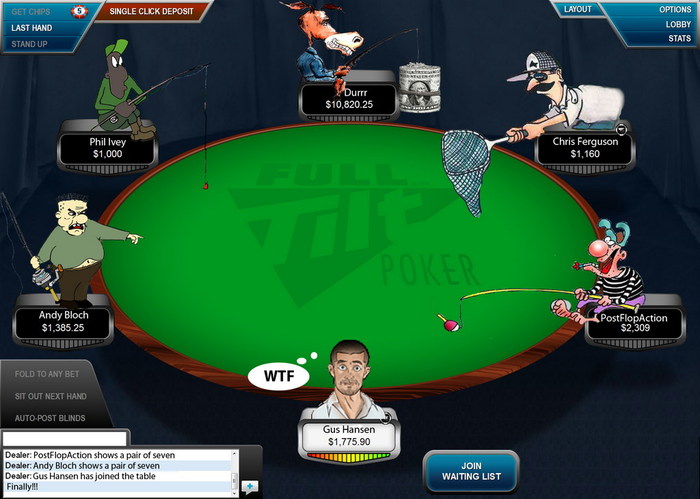Click the Get Chips button

click(33, 12)
